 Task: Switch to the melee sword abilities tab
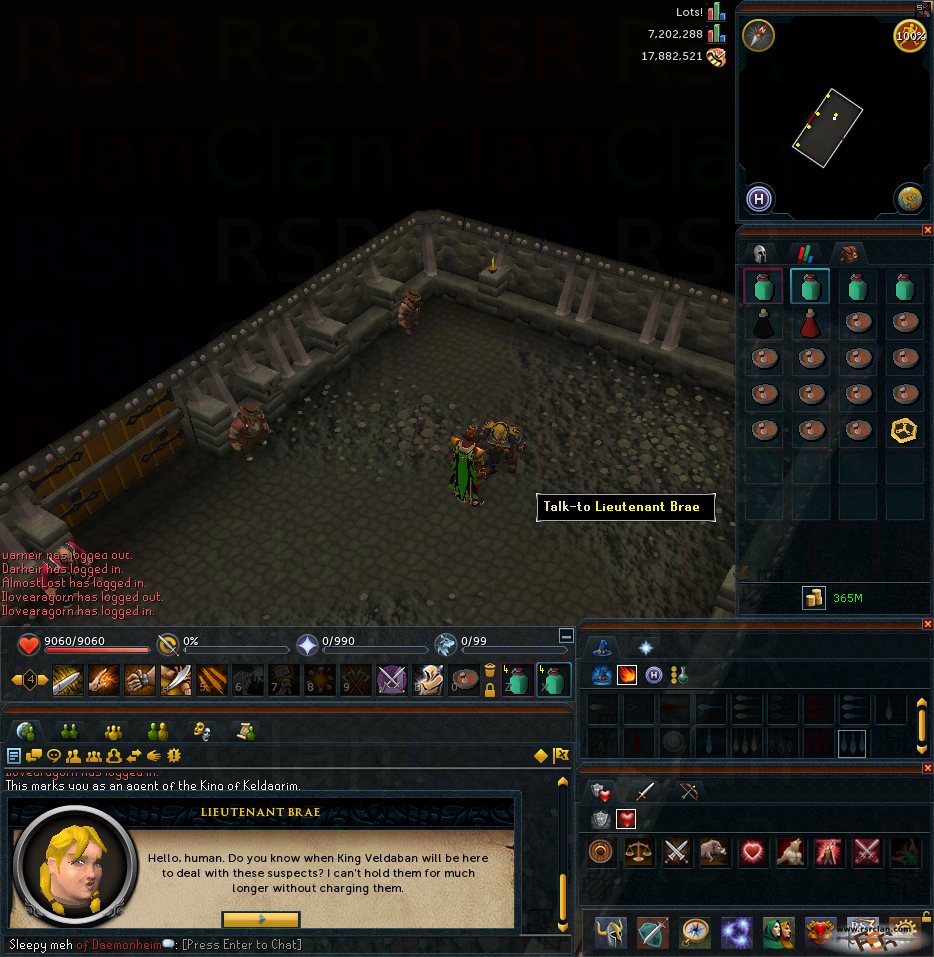point(646,792)
